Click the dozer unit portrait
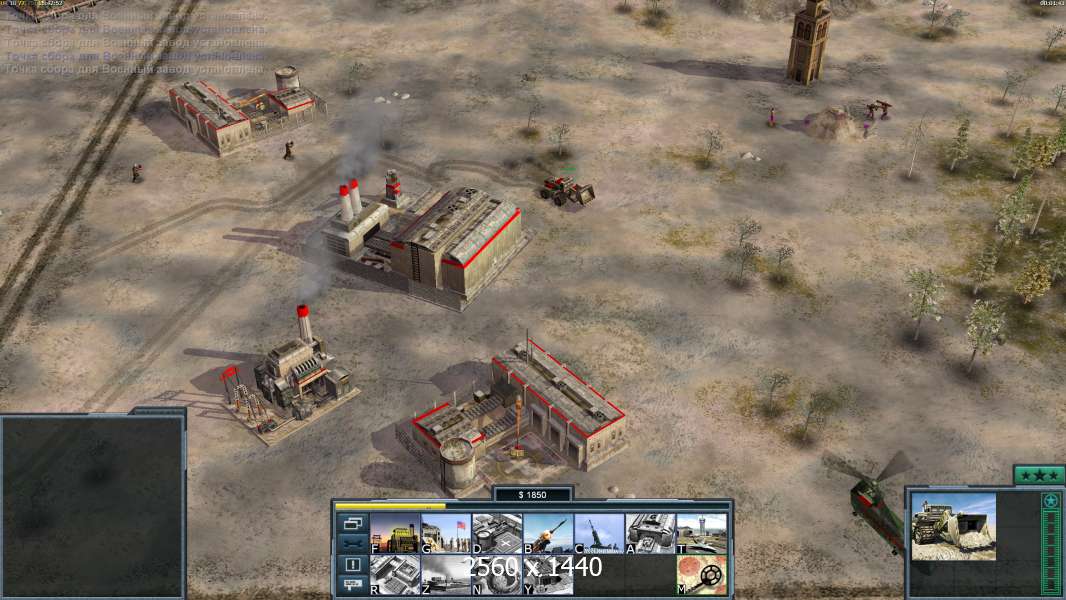1066x600 pixels. click(x=954, y=526)
